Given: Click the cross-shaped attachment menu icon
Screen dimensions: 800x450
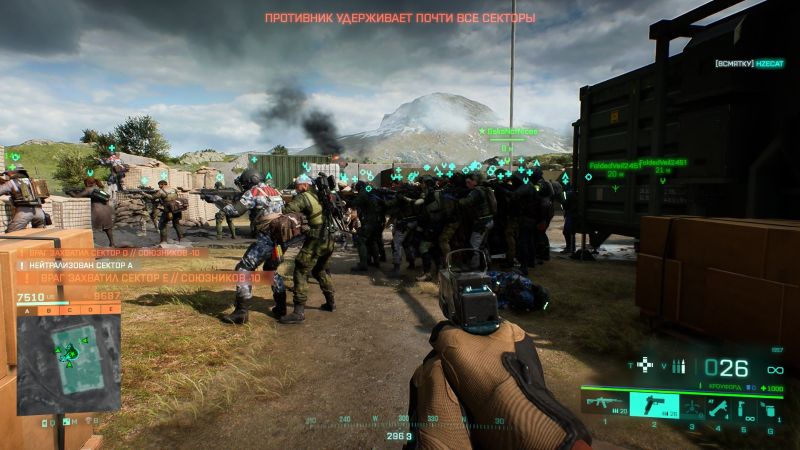Looking at the screenshot, I should (645, 366).
